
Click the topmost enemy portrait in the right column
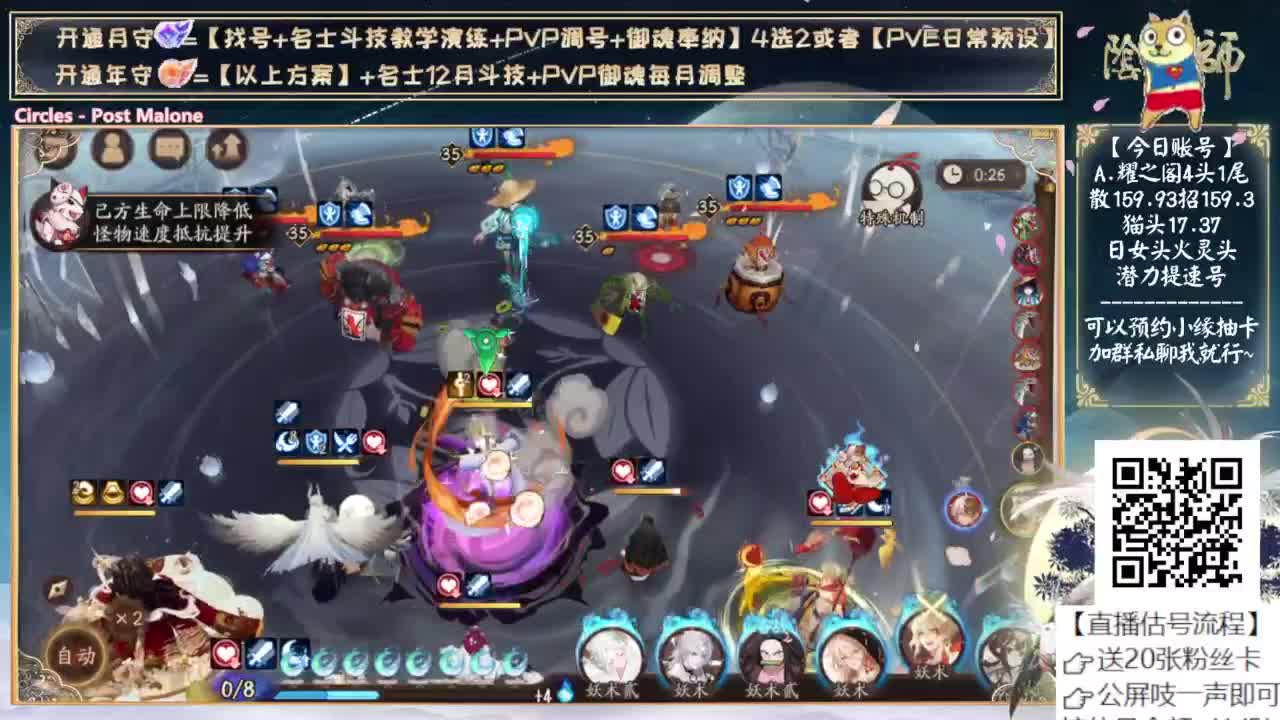1027,225
